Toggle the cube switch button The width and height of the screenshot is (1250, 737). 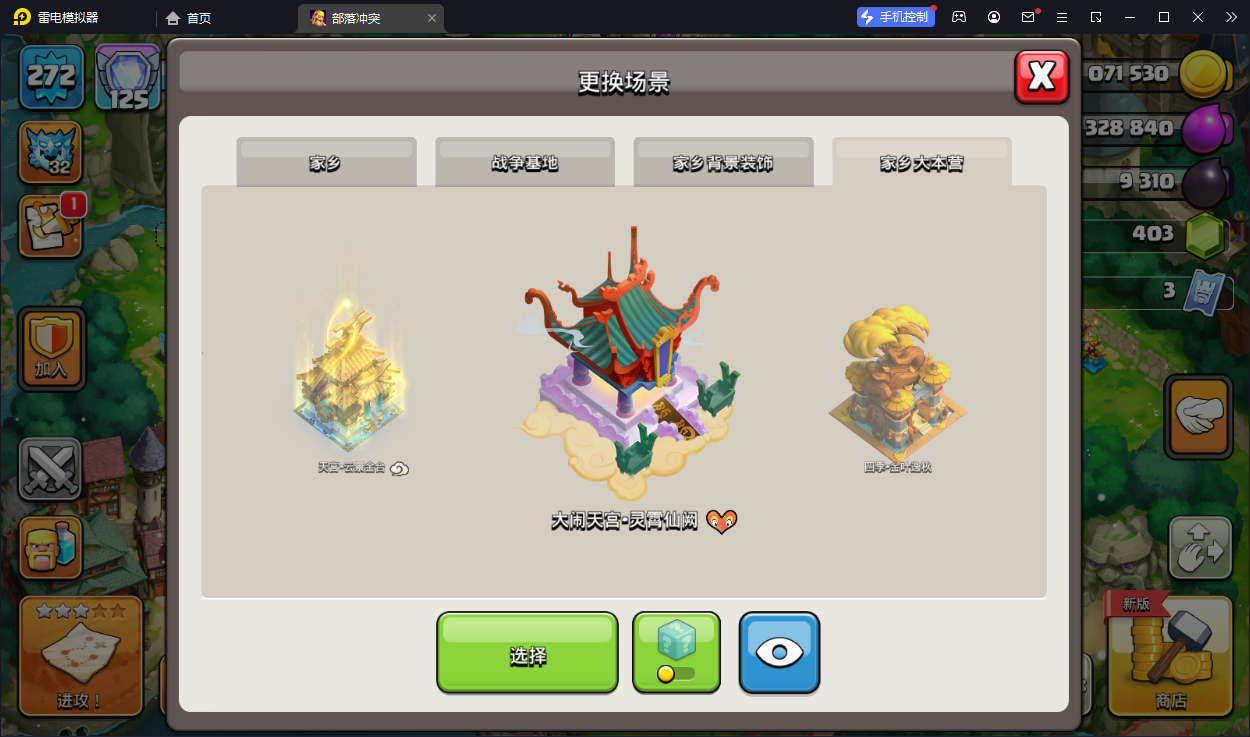pyautogui.click(x=676, y=652)
